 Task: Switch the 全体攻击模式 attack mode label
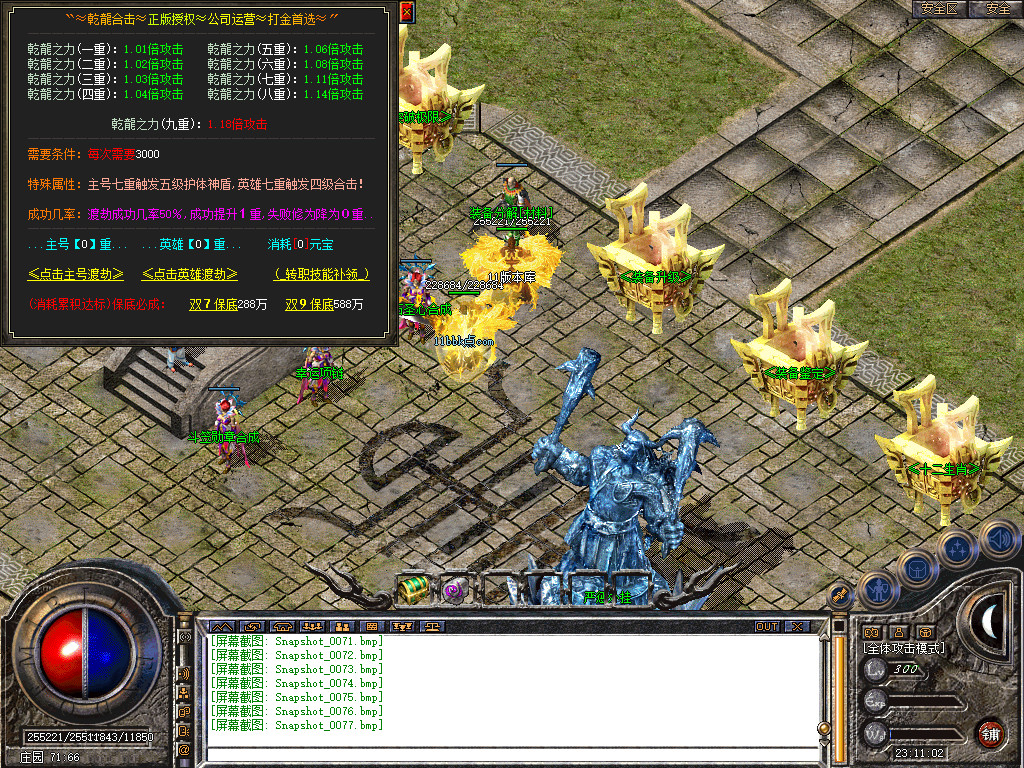coord(903,649)
